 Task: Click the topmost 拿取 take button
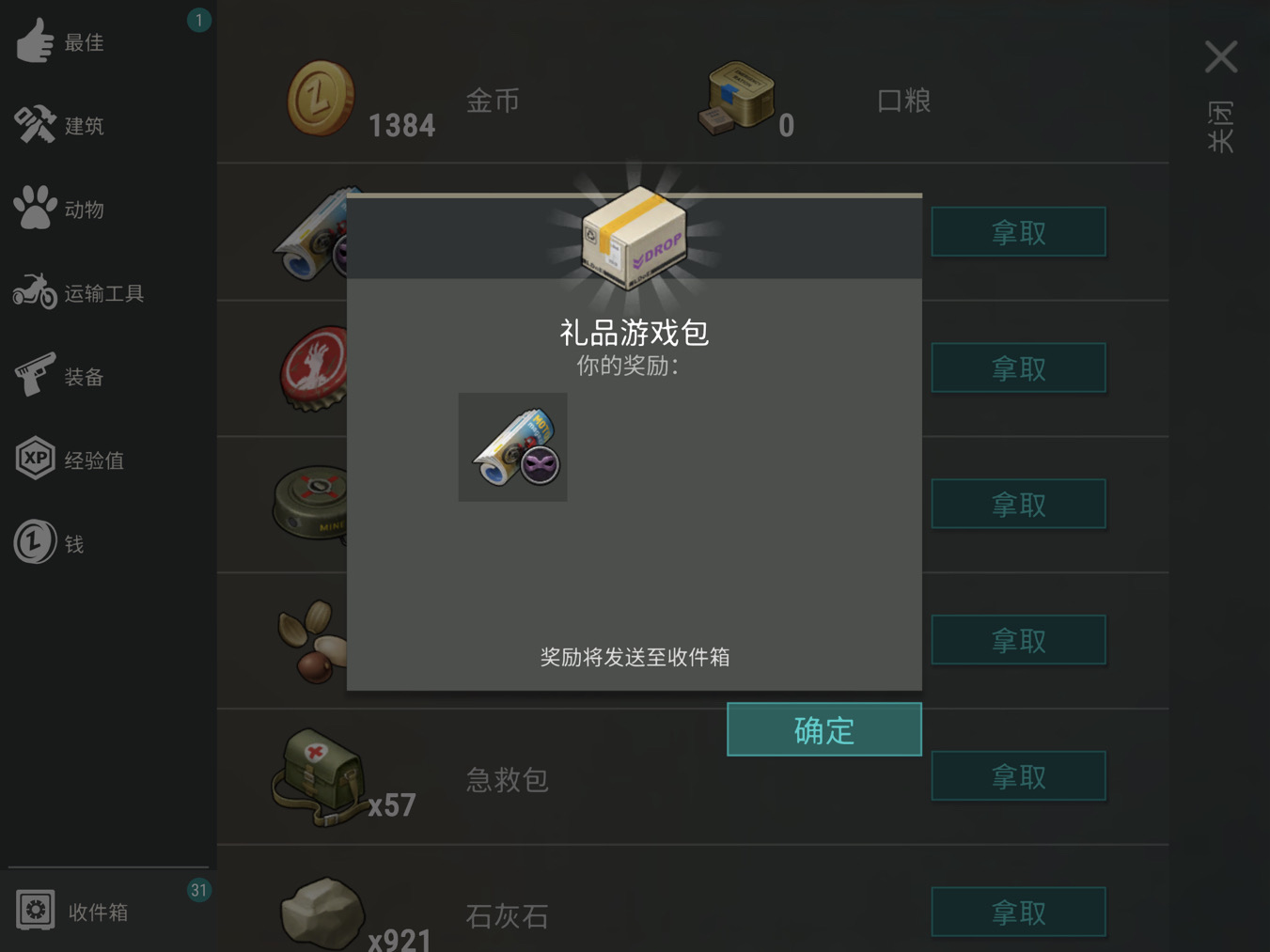[x=1018, y=231]
